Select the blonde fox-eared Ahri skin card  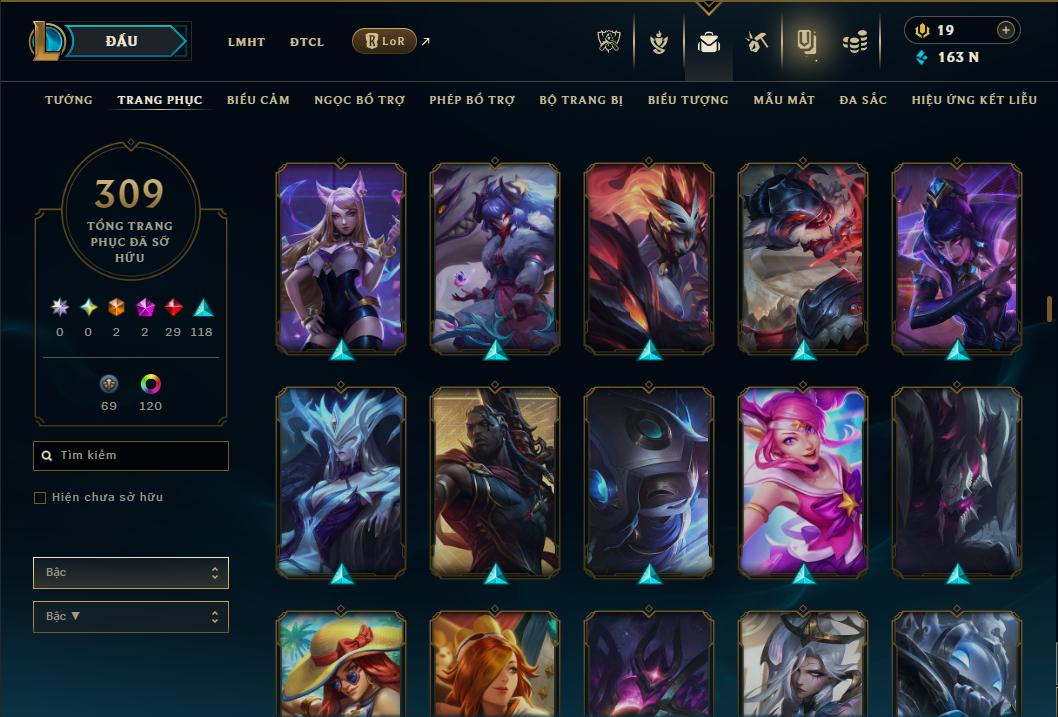(x=341, y=258)
